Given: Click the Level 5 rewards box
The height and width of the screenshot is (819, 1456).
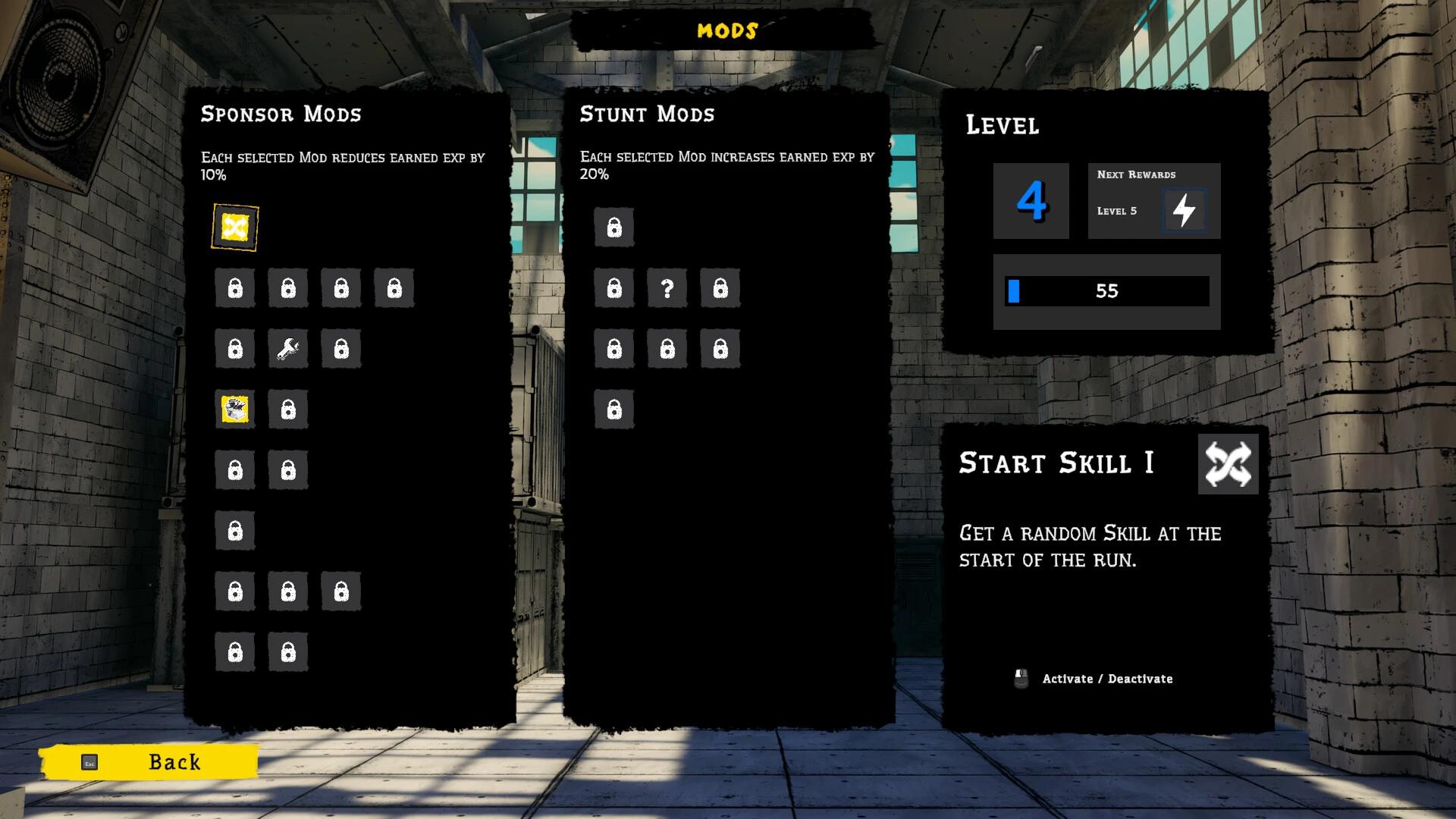Looking at the screenshot, I should [1153, 202].
